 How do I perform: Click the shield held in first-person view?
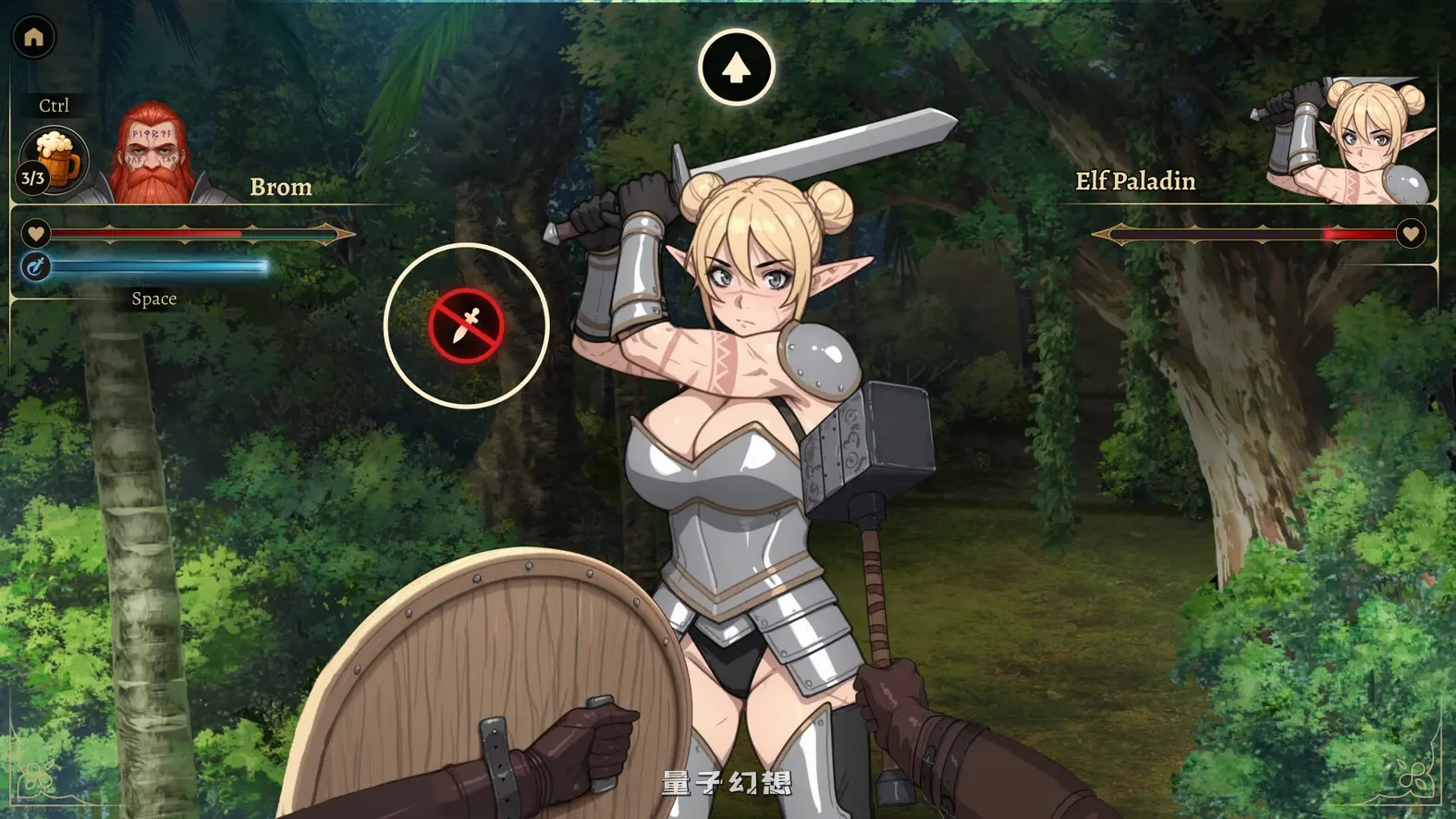click(490, 684)
